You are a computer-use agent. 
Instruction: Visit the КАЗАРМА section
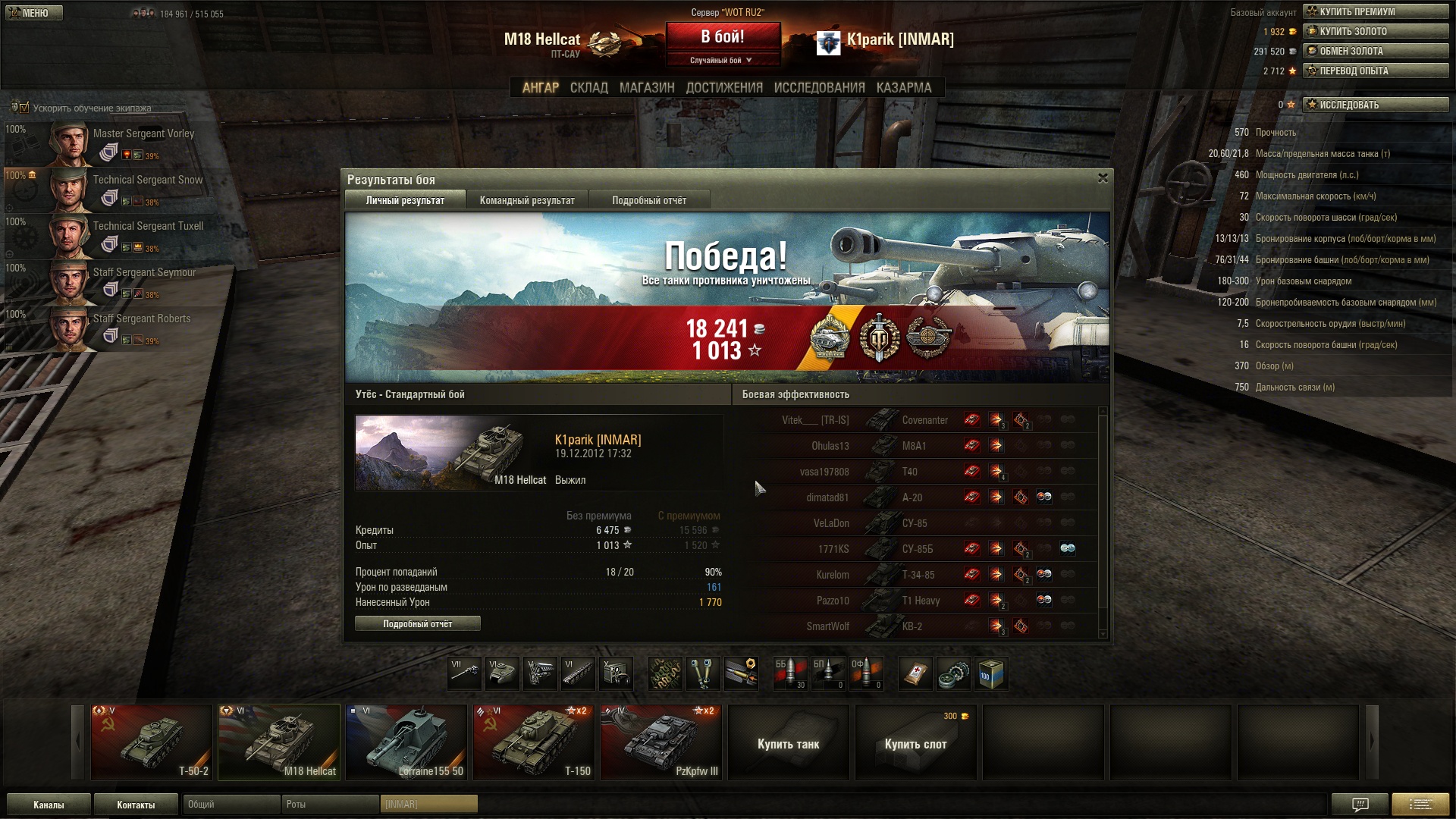[x=903, y=88]
